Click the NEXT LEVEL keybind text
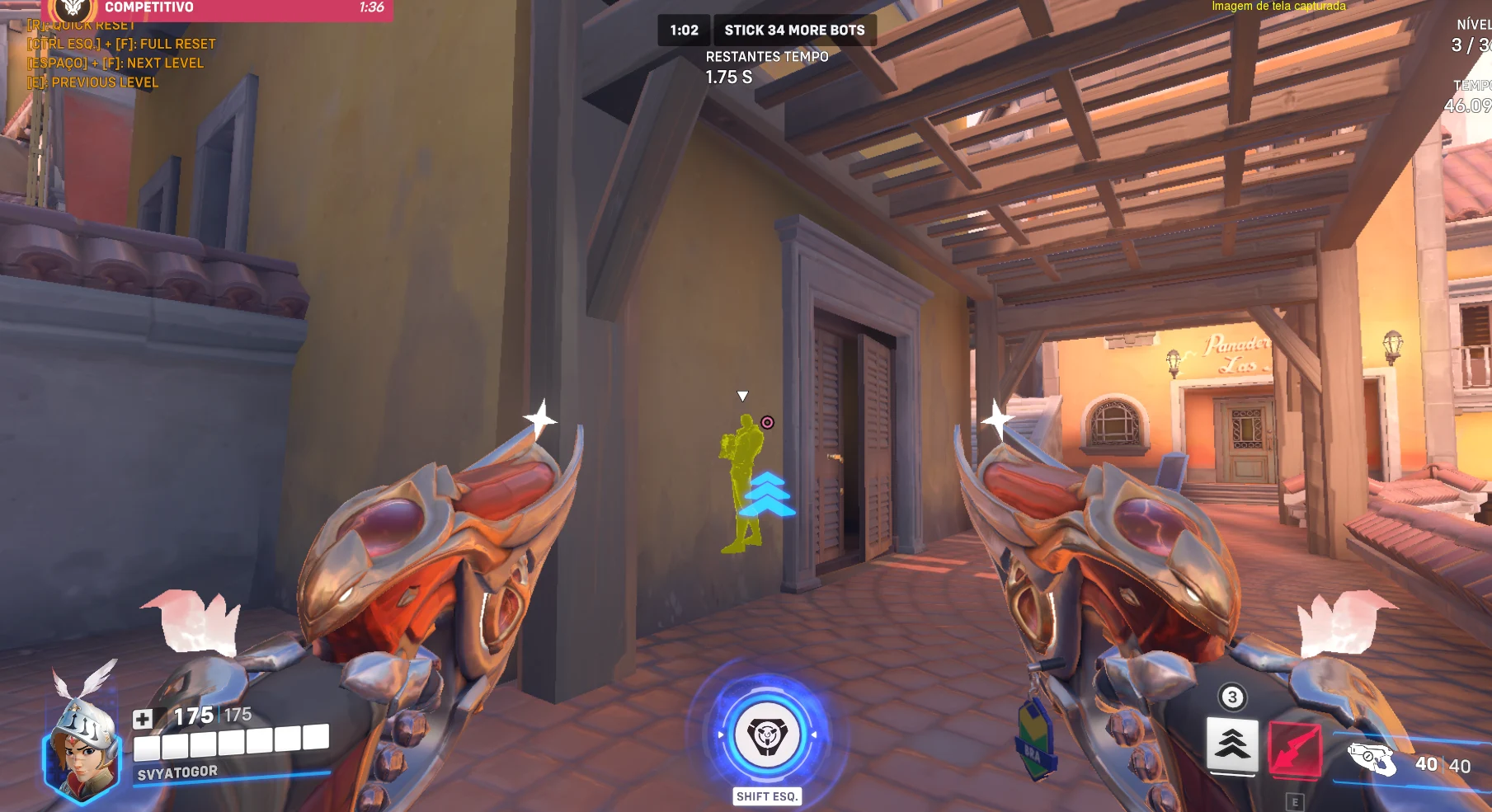Image resolution: width=1492 pixels, height=812 pixels. tap(116, 63)
